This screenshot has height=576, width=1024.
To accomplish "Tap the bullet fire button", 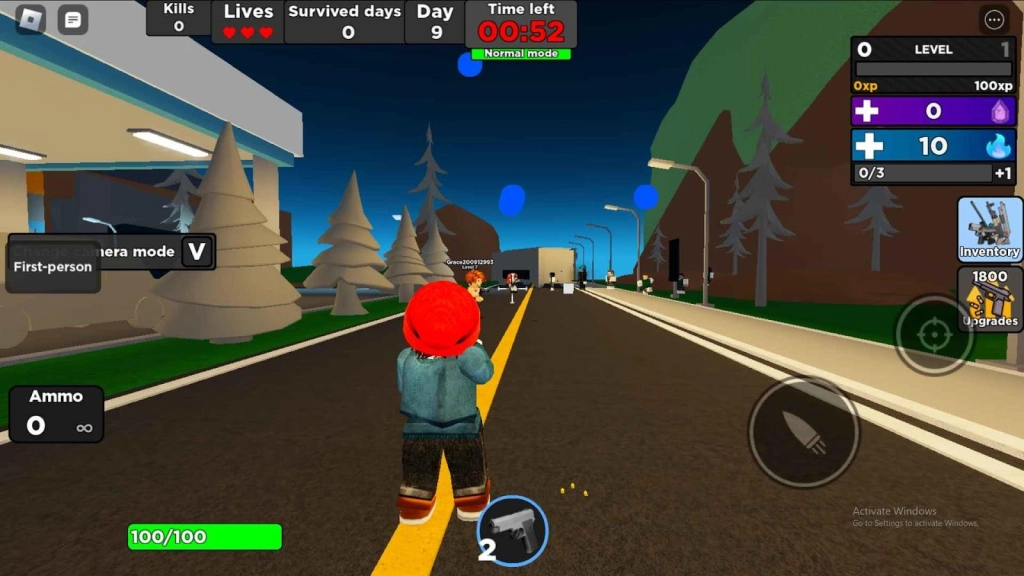I will (803, 431).
